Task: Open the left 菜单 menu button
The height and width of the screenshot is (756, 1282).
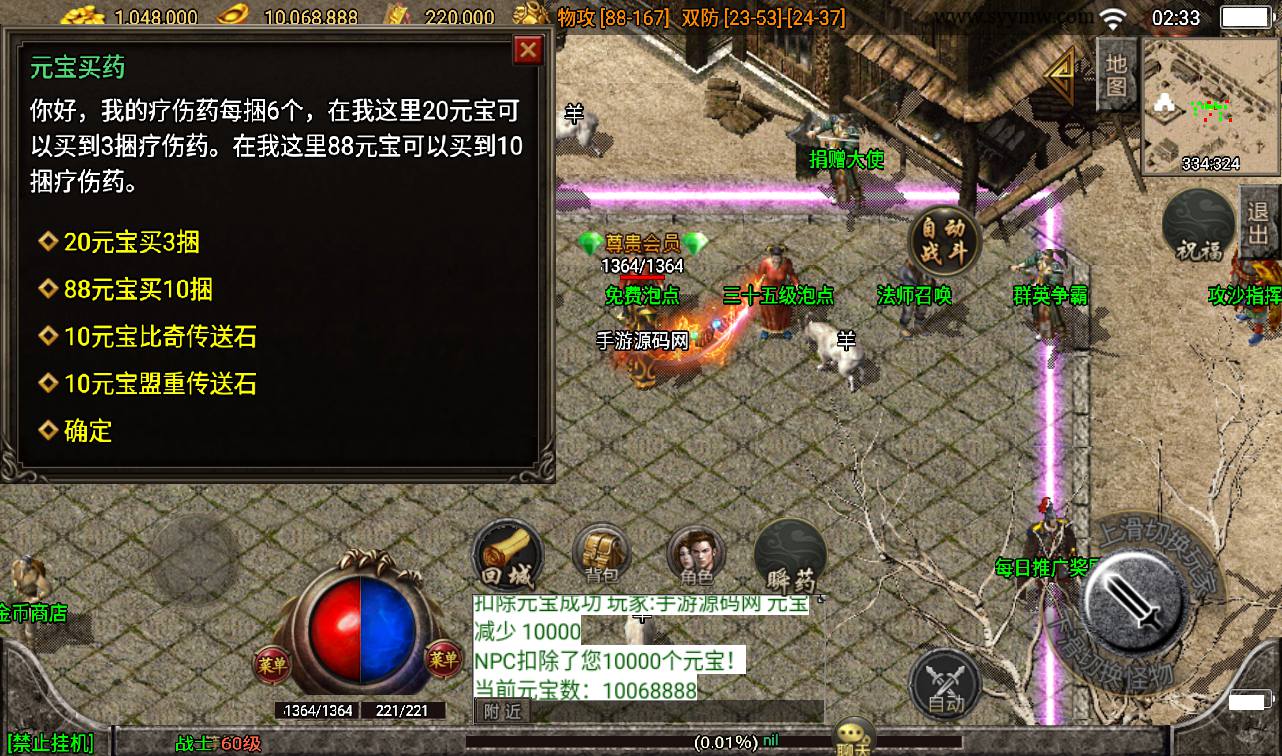Action: [272, 661]
